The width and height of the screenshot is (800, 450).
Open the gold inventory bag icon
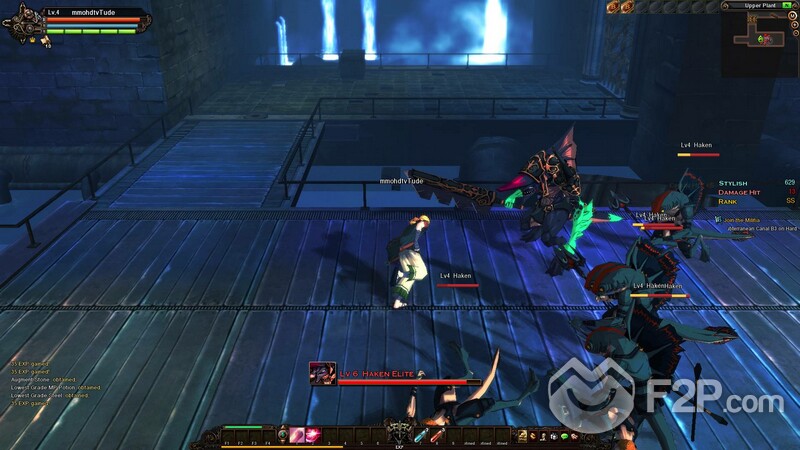click(522, 435)
